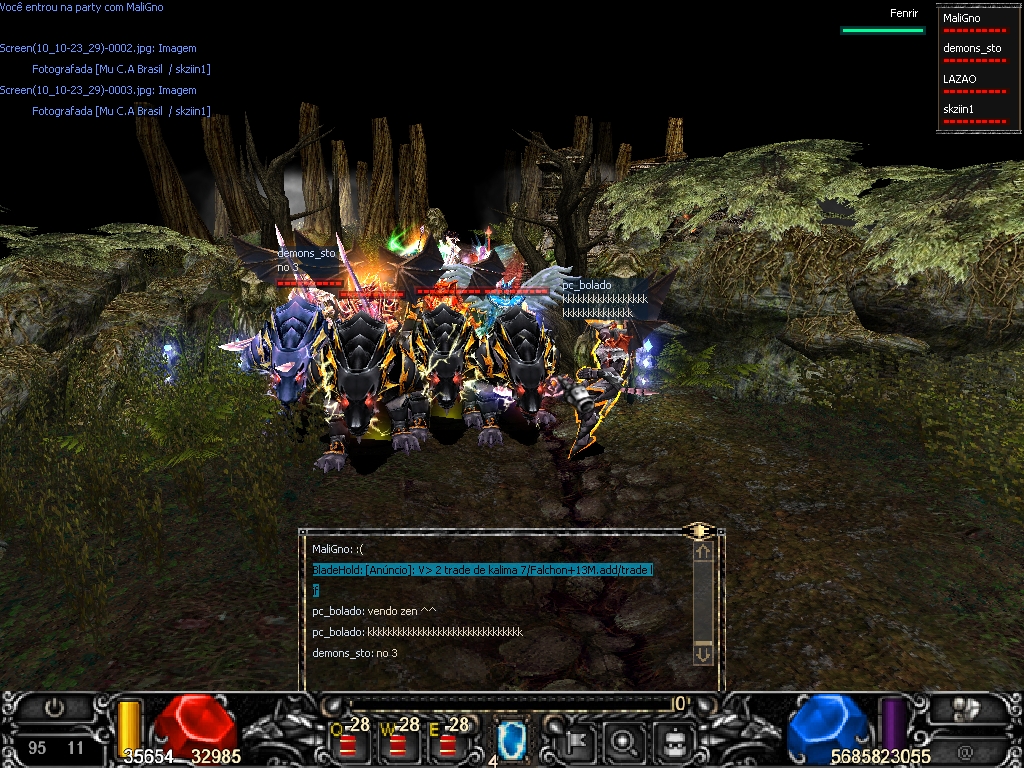Select LAZAO in the party list

960,78
